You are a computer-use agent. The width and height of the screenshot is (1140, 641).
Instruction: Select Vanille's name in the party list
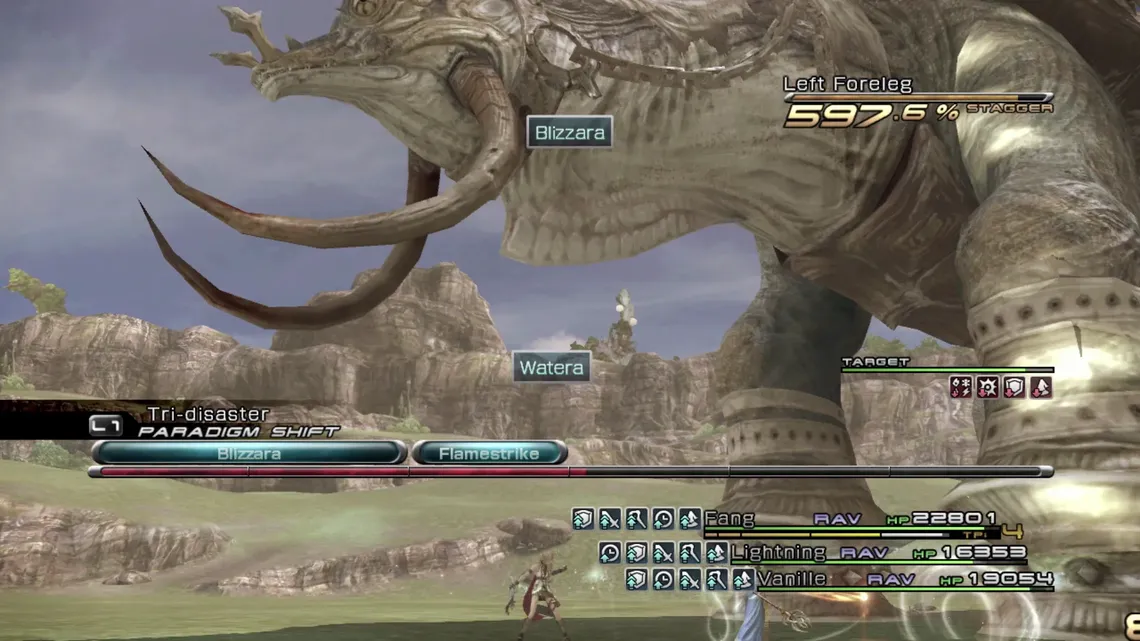(x=792, y=579)
